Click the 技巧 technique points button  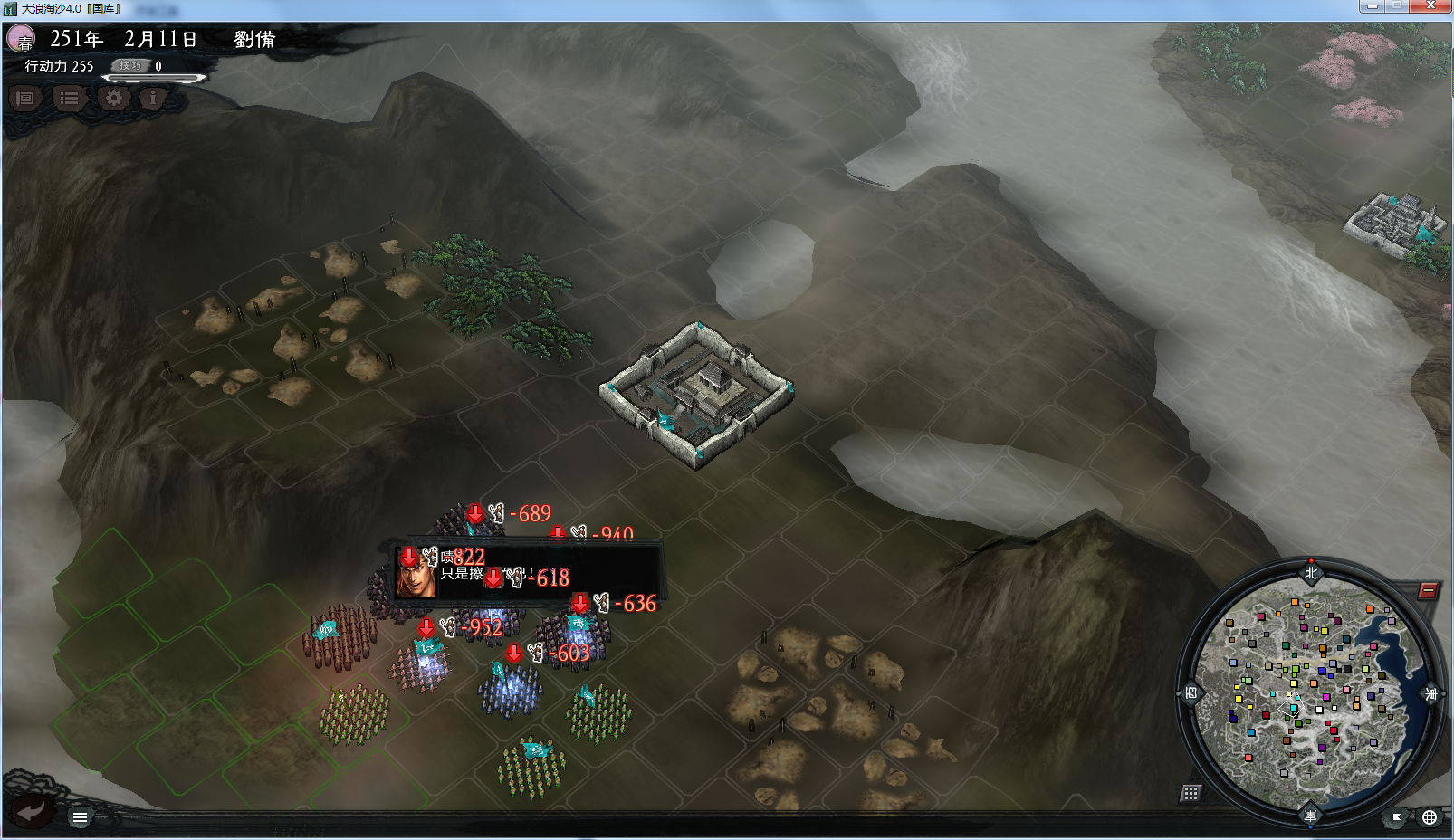click(x=131, y=65)
